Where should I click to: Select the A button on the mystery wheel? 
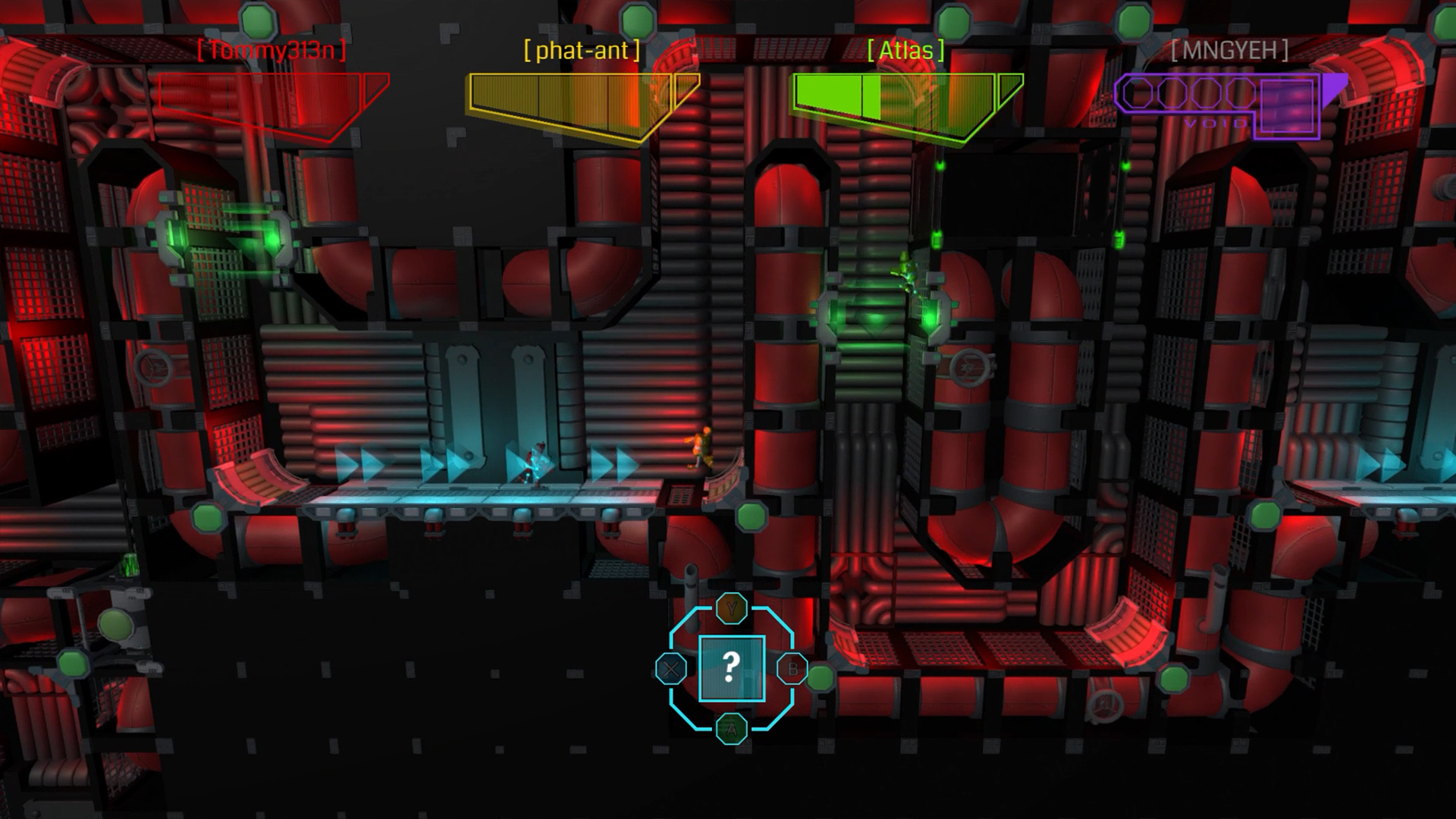click(730, 730)
